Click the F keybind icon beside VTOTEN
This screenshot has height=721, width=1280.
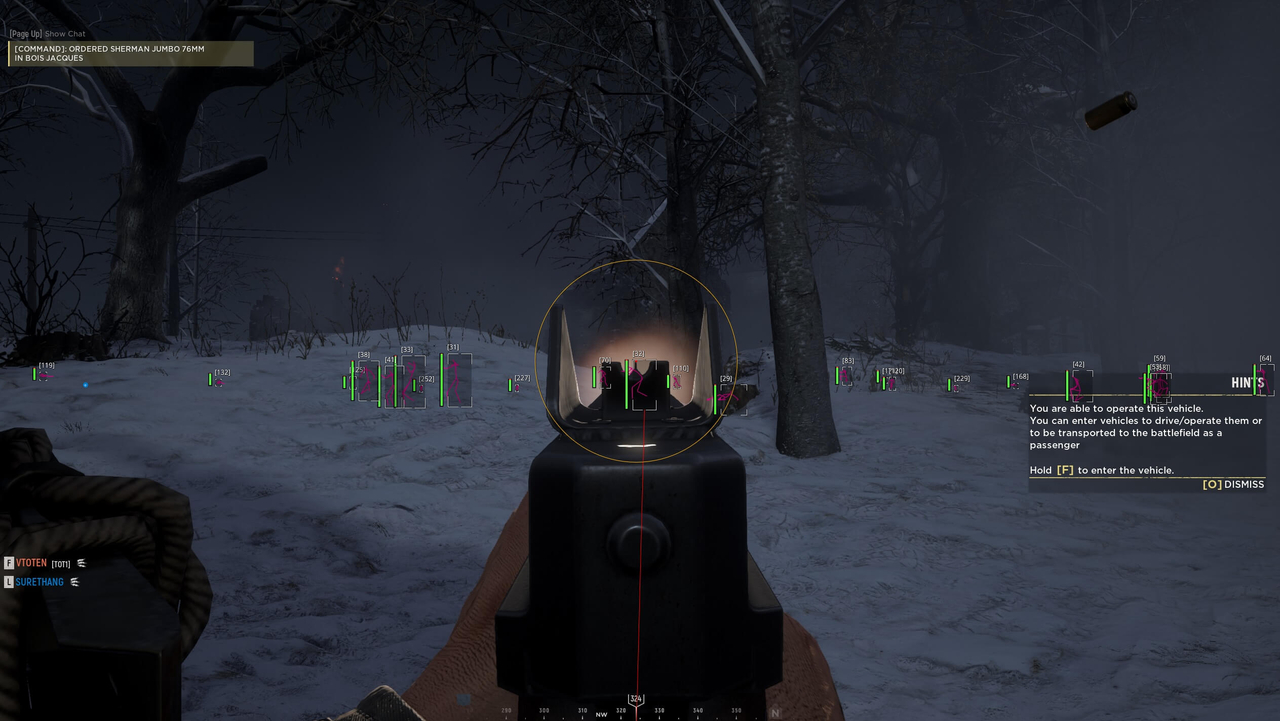pyautogui.click(x=9, y=563)
